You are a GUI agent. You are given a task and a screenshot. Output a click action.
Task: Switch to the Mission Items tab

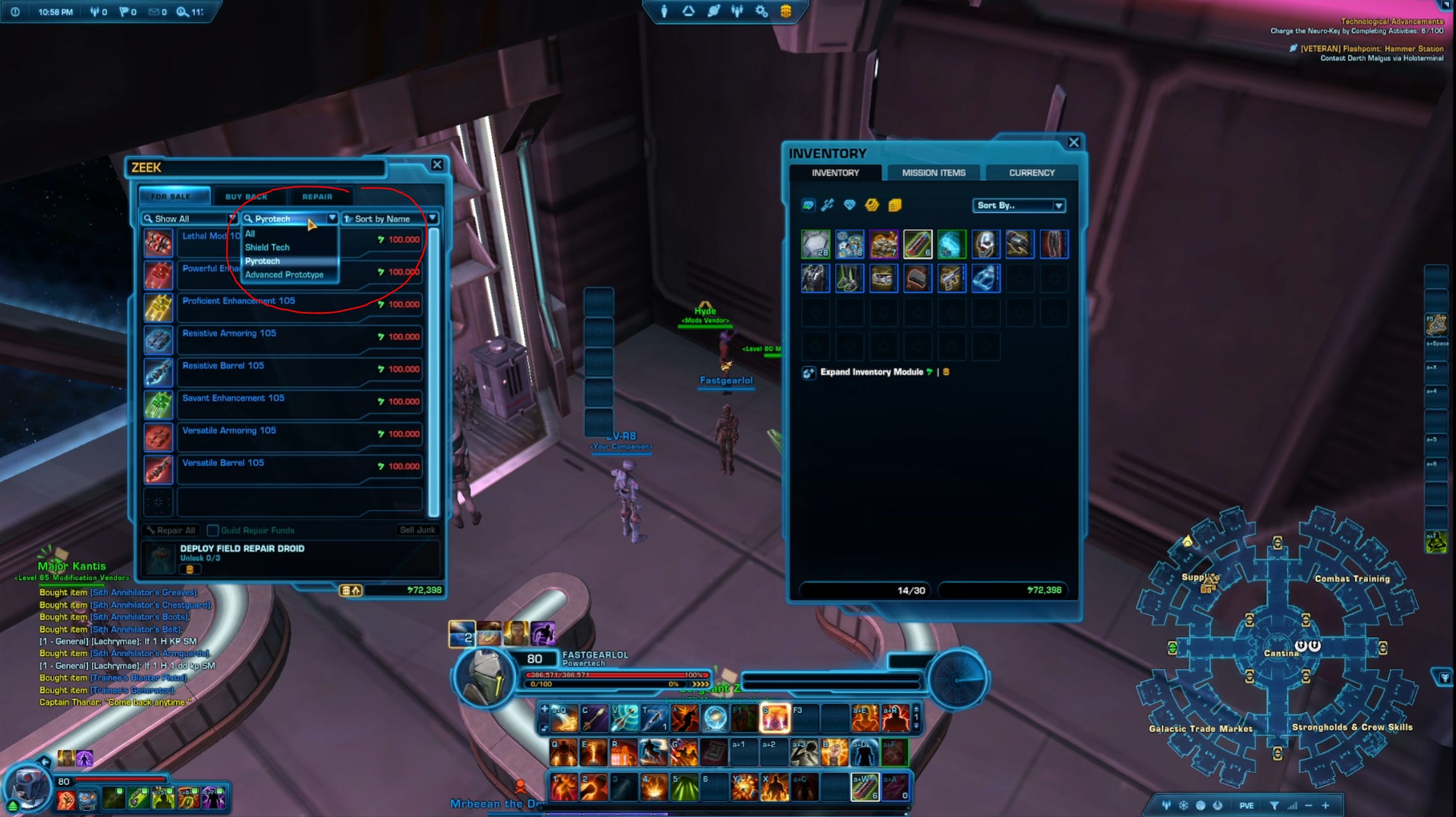tap(933, 172)
